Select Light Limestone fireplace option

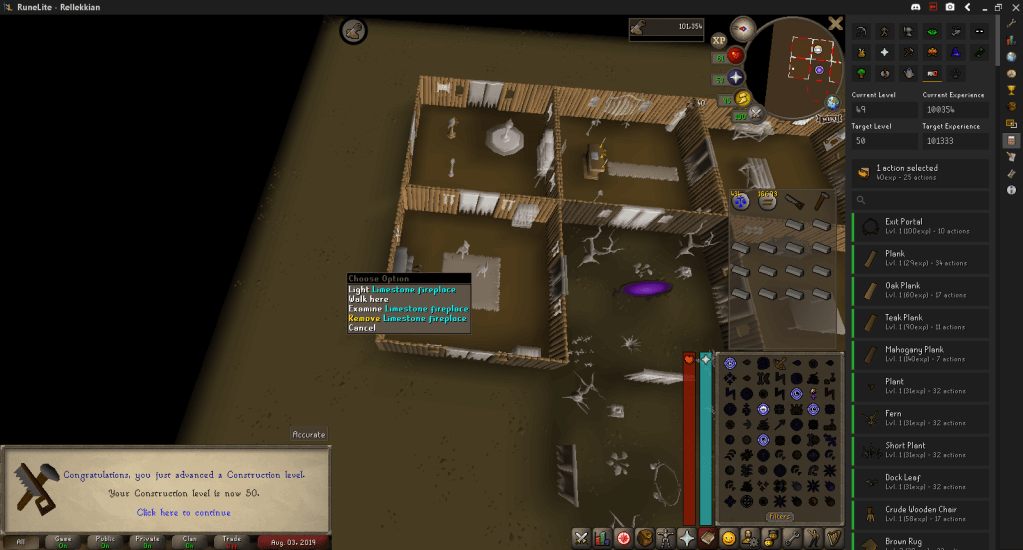coord(401,289)
